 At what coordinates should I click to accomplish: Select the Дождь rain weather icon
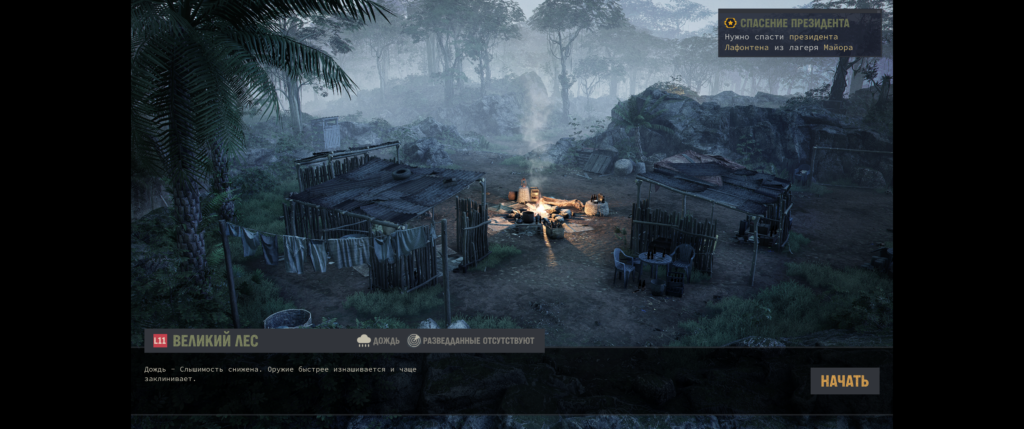point(364,341)
